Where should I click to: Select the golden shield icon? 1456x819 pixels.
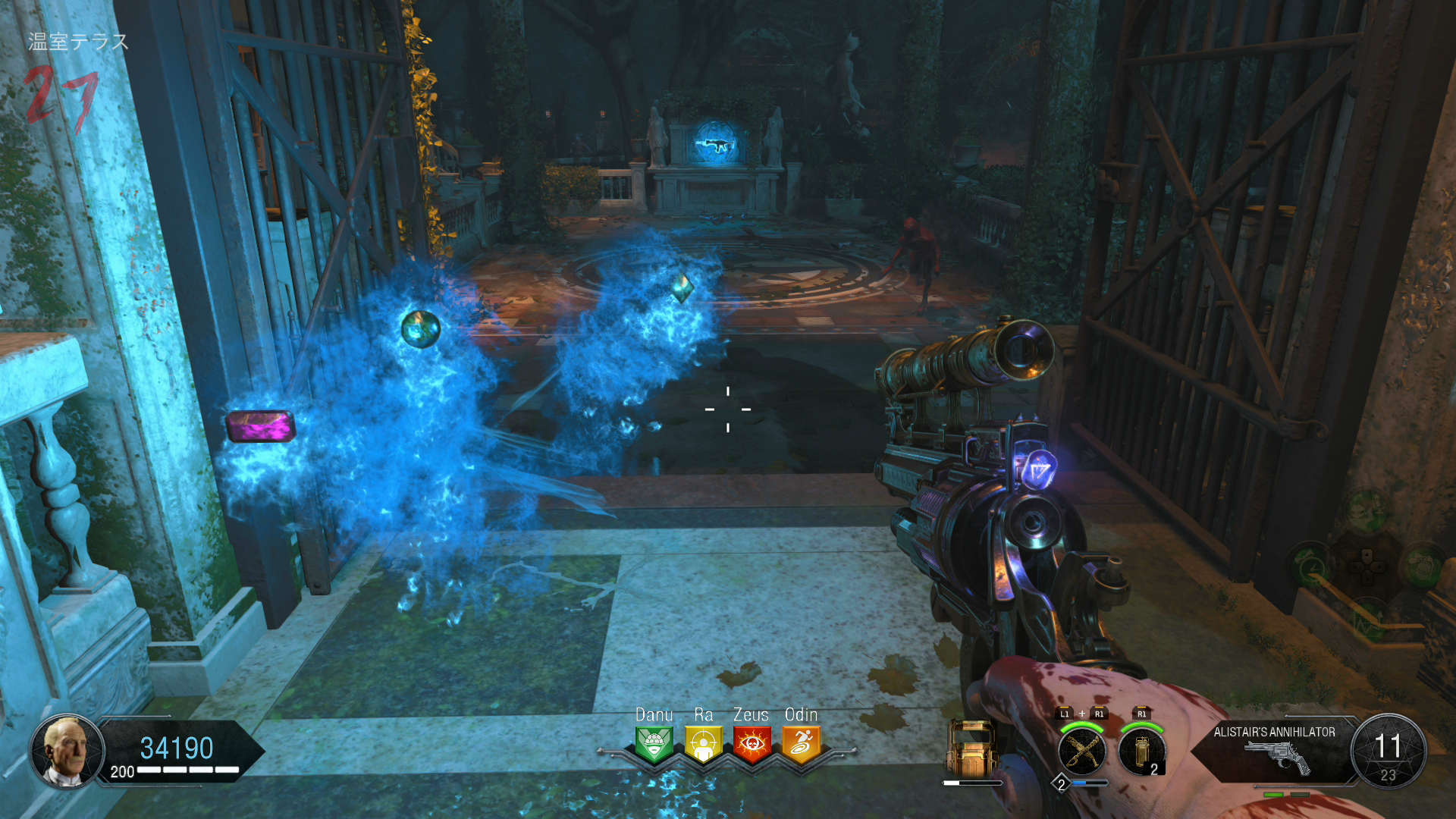pyautogui.click(x=971, y=749)
